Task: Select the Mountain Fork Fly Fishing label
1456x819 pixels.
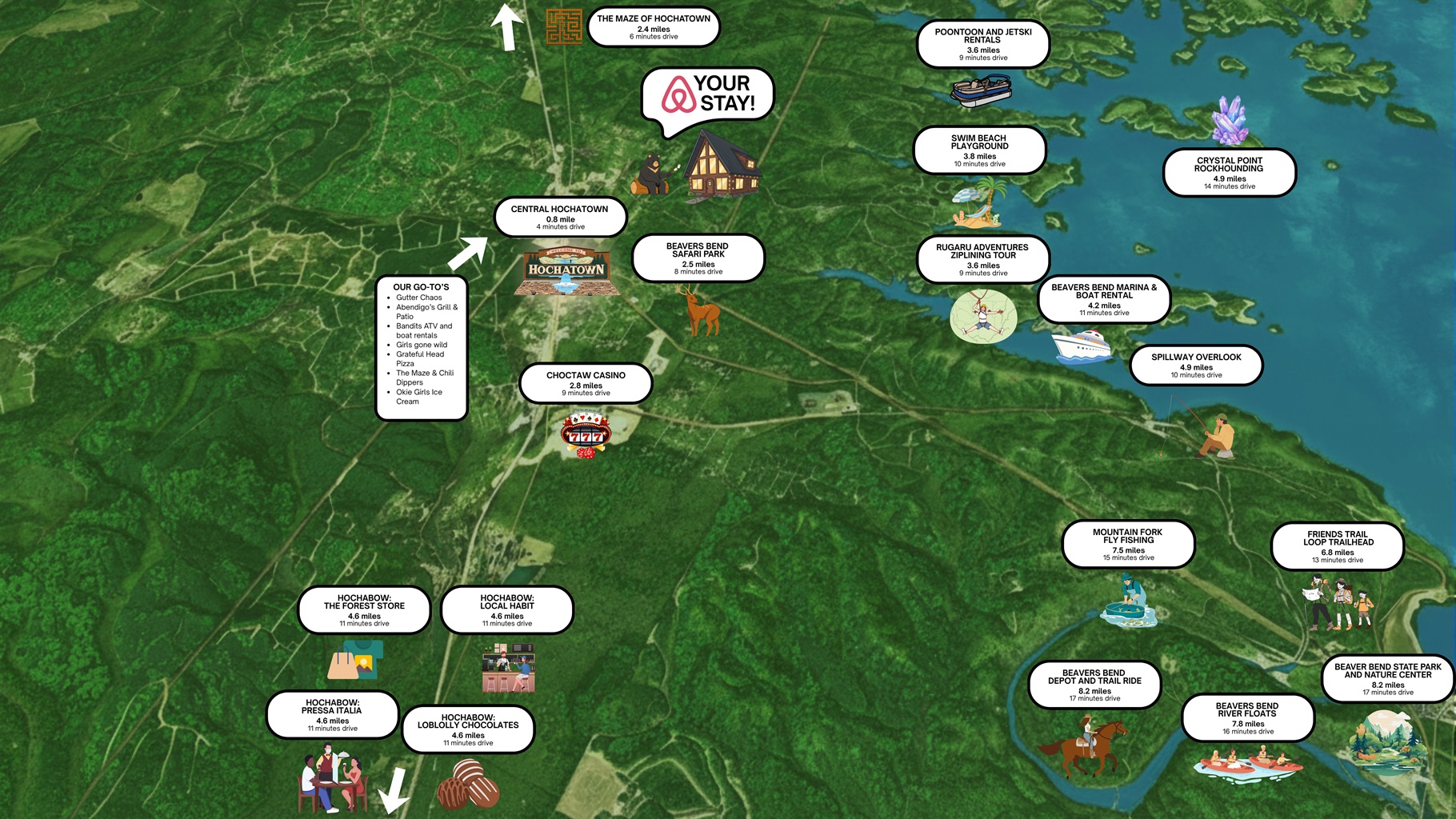Action: [x=1128, y=544]
